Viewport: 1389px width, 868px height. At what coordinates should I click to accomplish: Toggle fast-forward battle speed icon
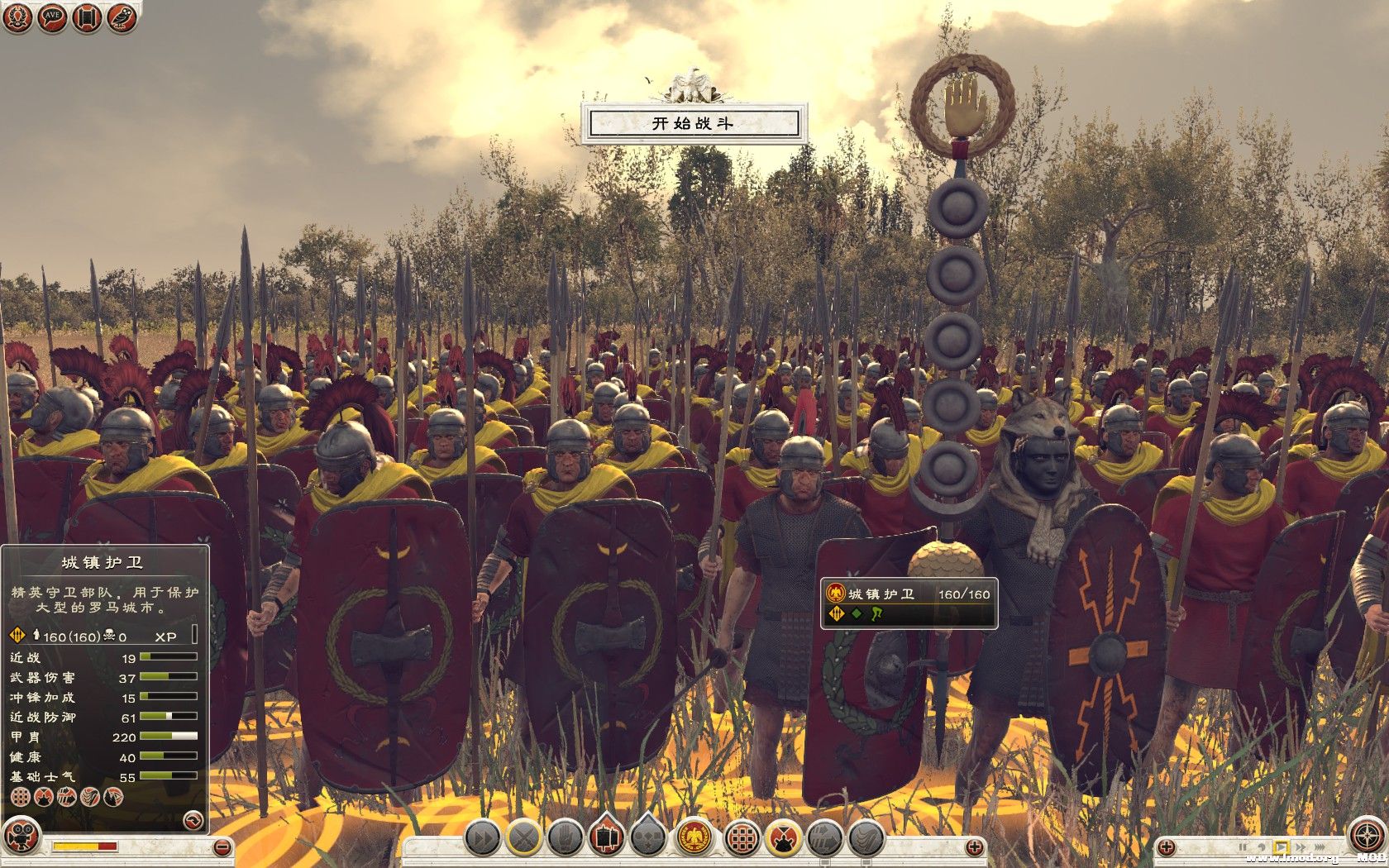[x=481, y=837]
